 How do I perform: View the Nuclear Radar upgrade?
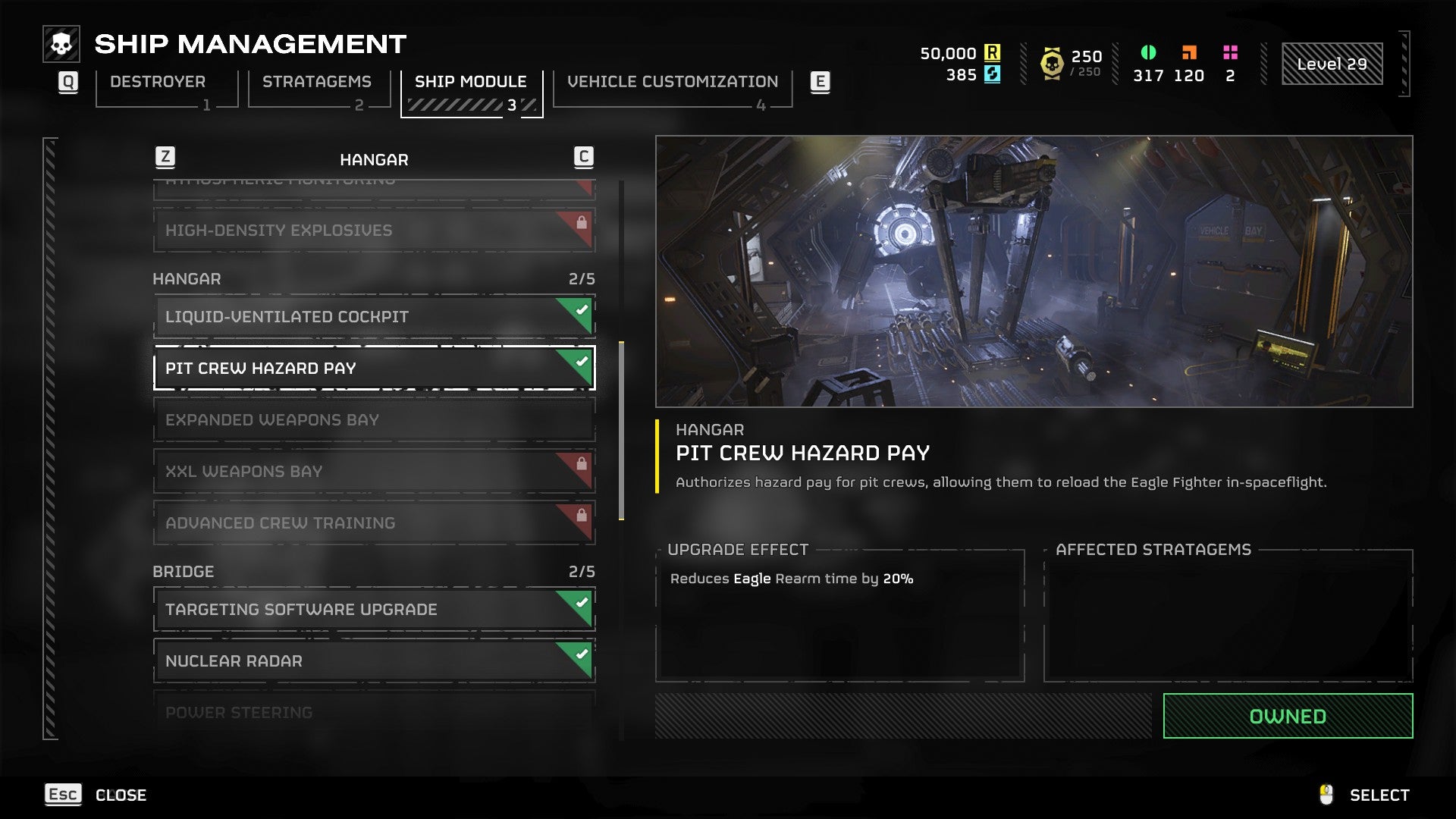click(x=373, y=661)
